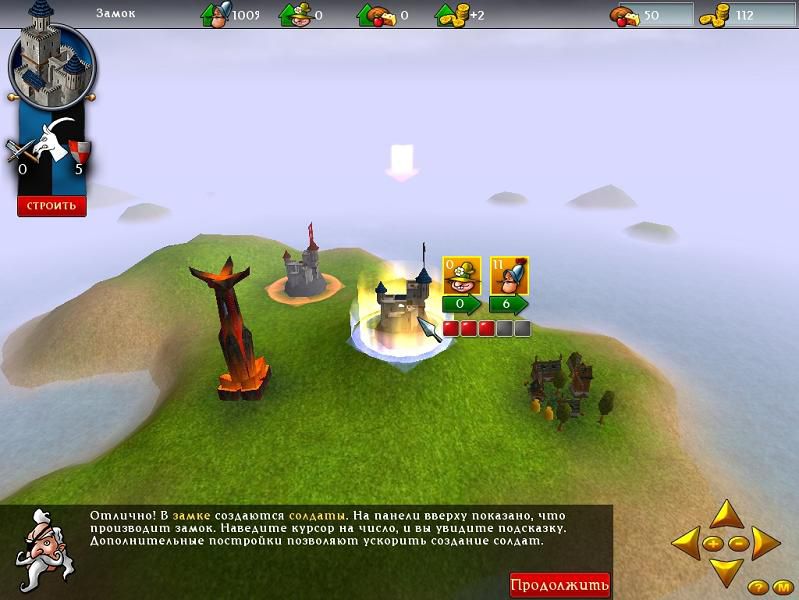Open the Строить build menu
Image resolution: width=799 pixels, height=600 pixels.
pos(52,206)
